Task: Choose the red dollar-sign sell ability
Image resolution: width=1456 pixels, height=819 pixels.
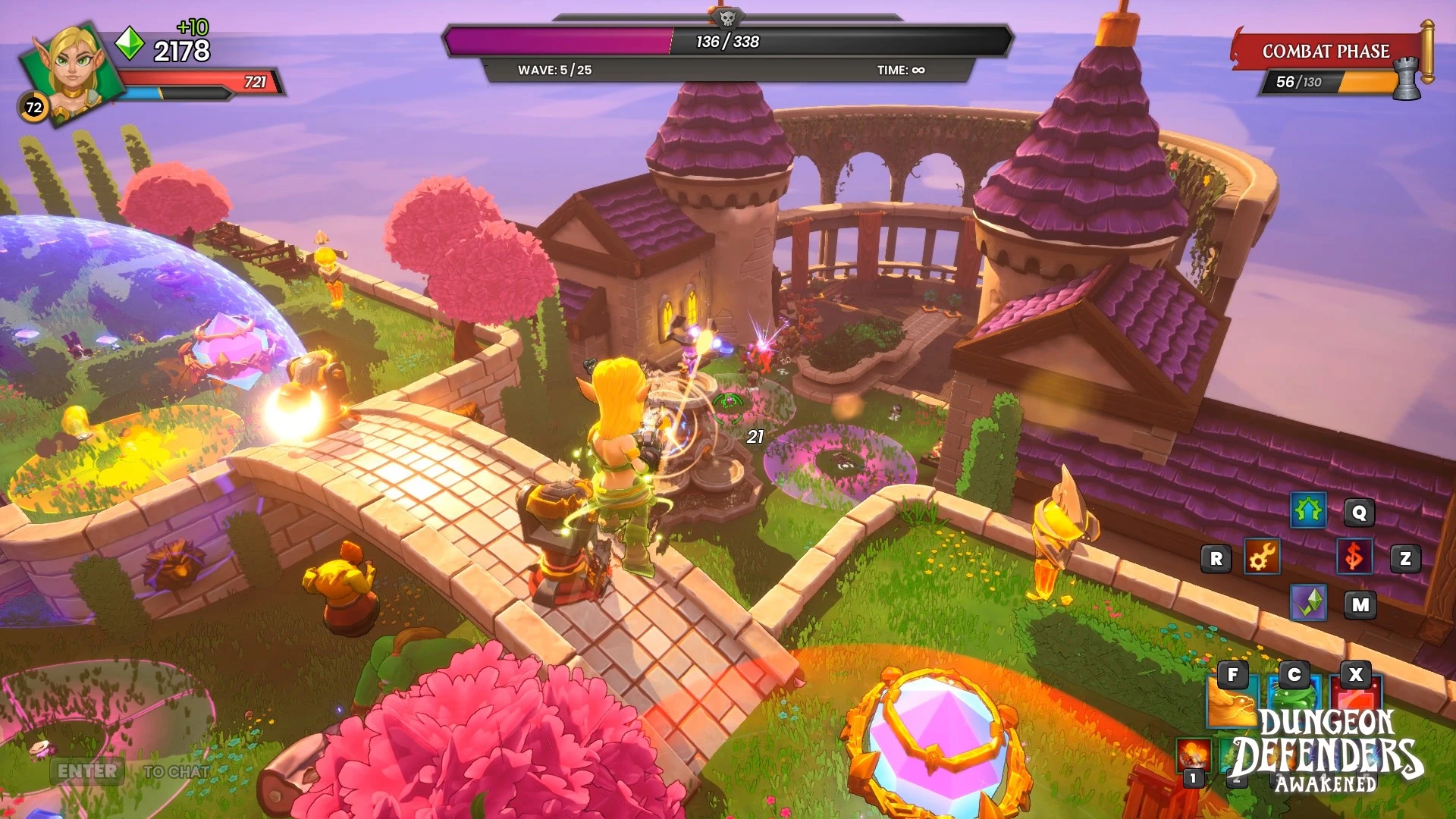Action: (1354, 557)
